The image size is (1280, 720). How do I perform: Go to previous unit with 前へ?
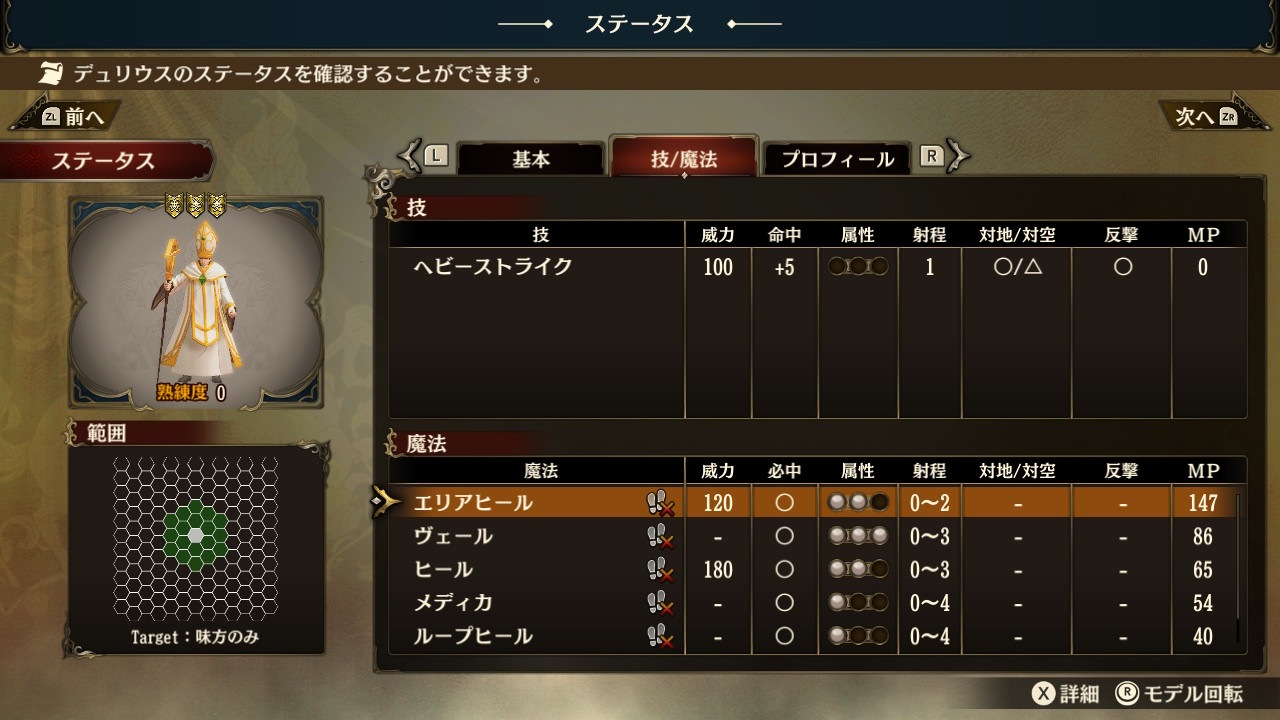pos(72,117)
